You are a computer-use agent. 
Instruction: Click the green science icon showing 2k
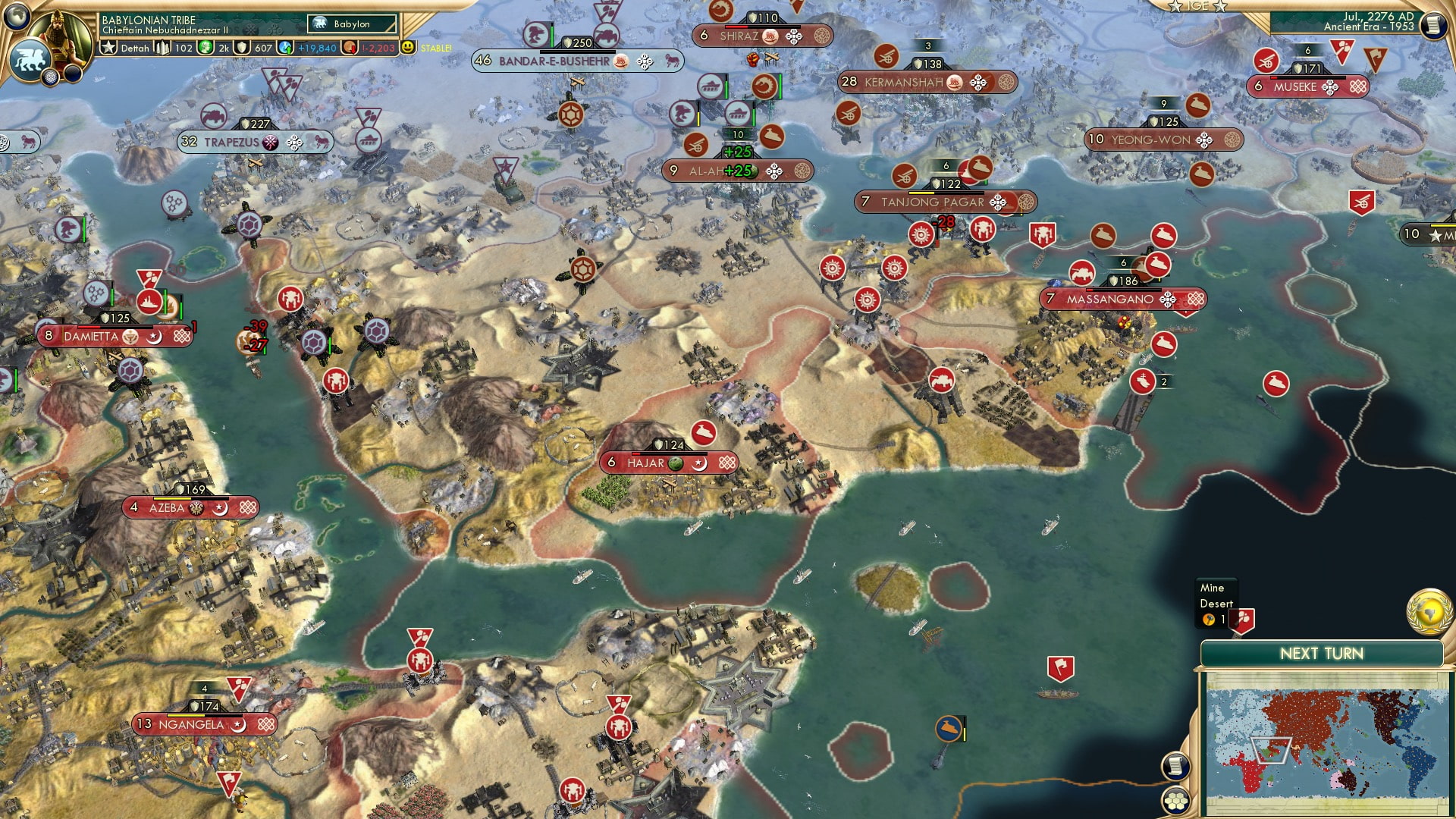coord(205,47)
